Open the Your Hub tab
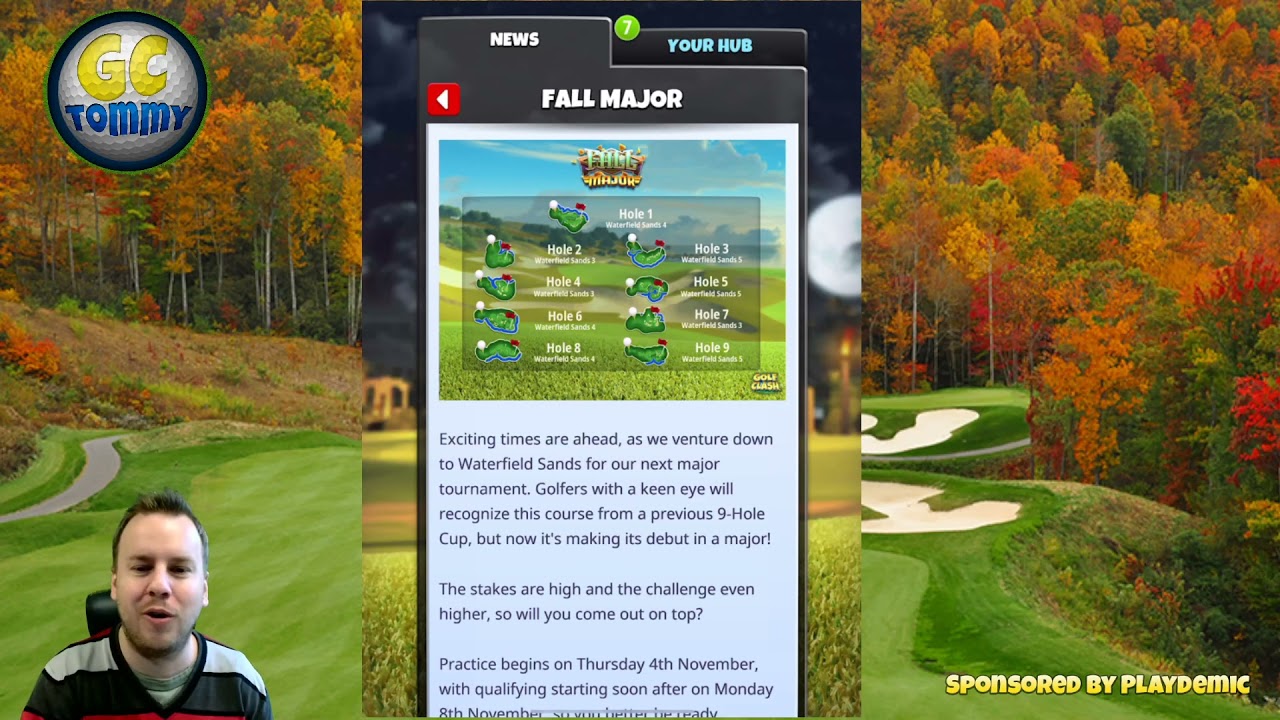This screenshot has height=720, width=1280. [x=709, y=46]
